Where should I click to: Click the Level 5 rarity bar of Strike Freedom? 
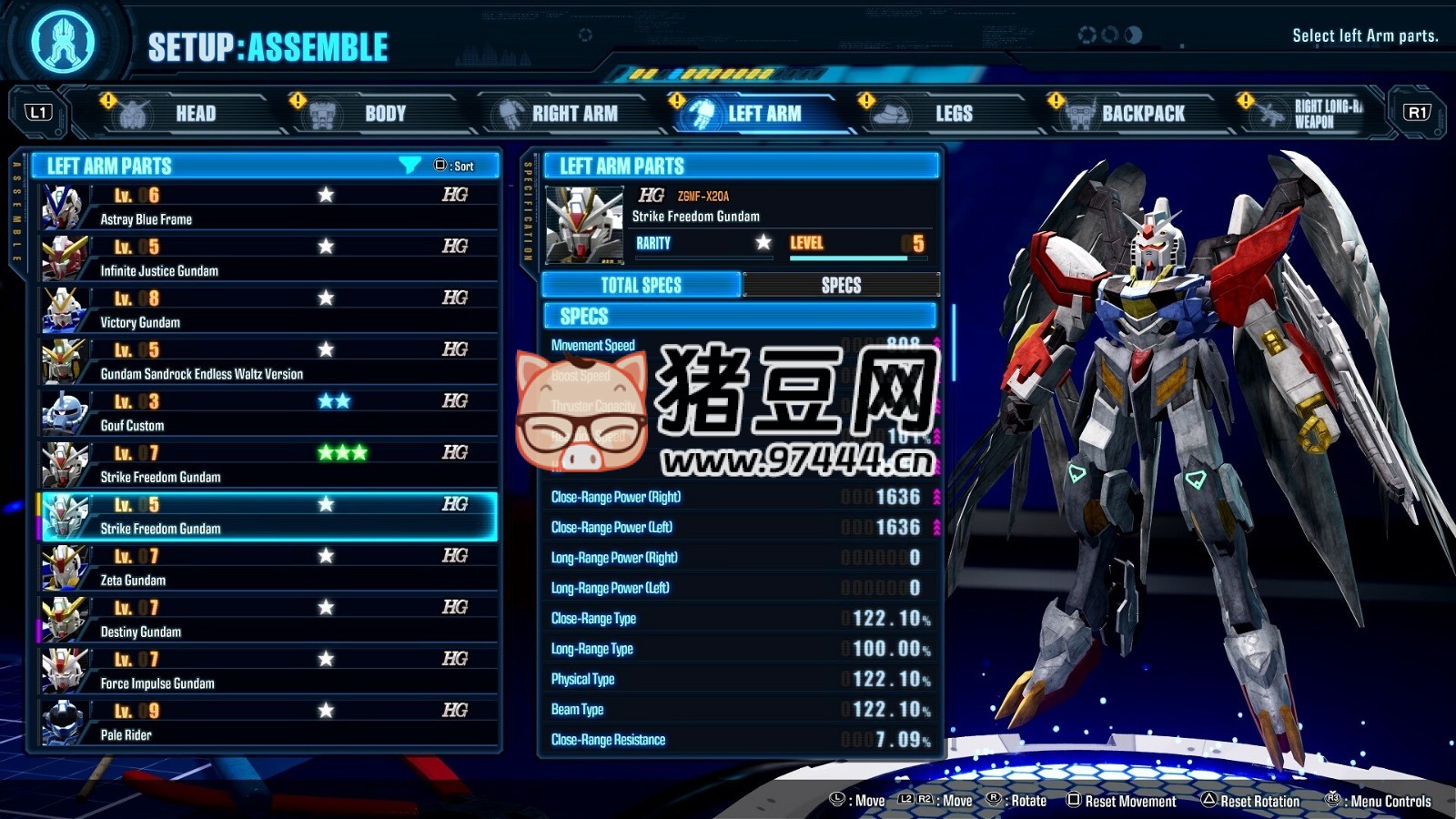(855, 256)
